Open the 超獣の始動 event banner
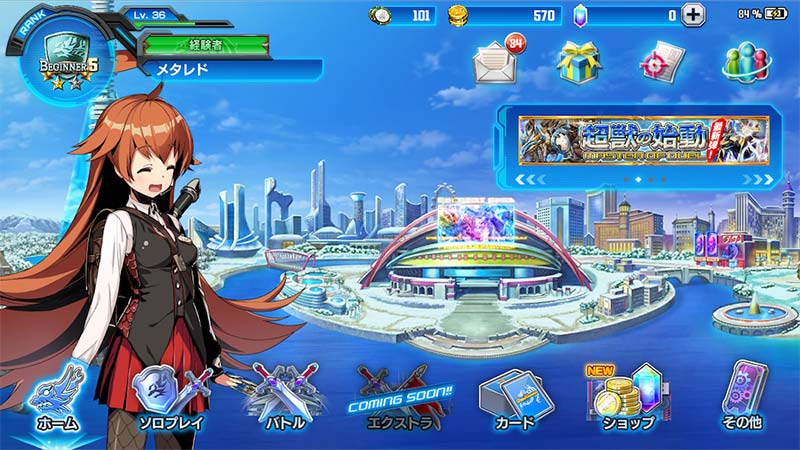This screenshot has height=450, width=800. [643, 141]
